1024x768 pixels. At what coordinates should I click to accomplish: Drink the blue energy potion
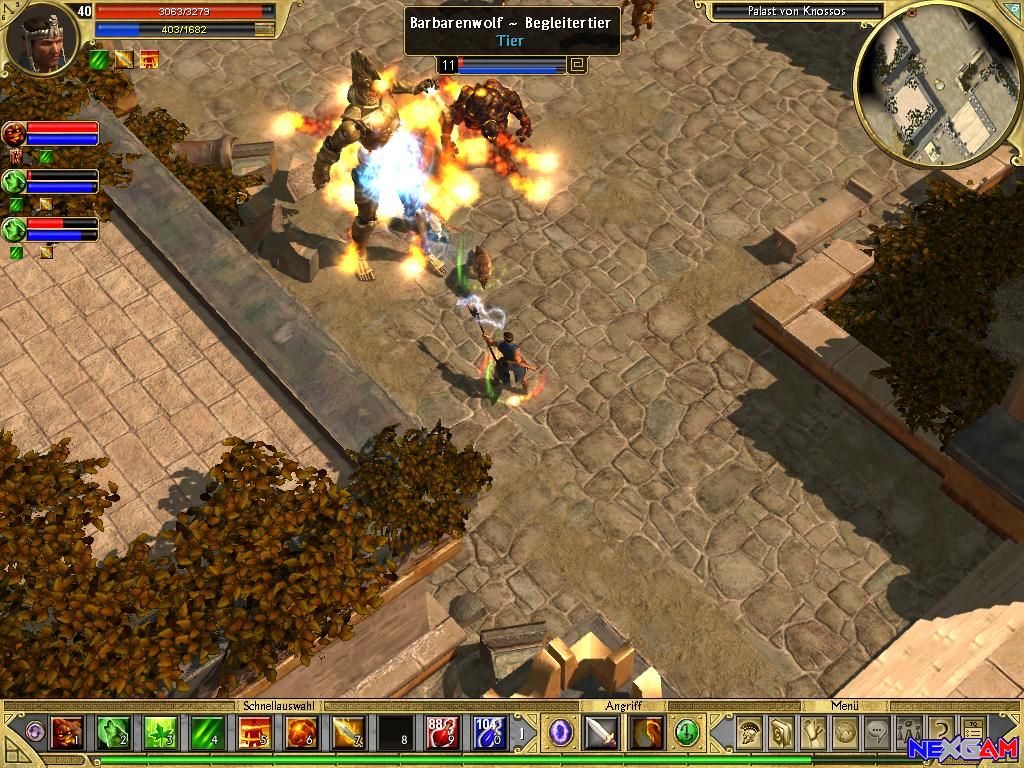[487, 734]
